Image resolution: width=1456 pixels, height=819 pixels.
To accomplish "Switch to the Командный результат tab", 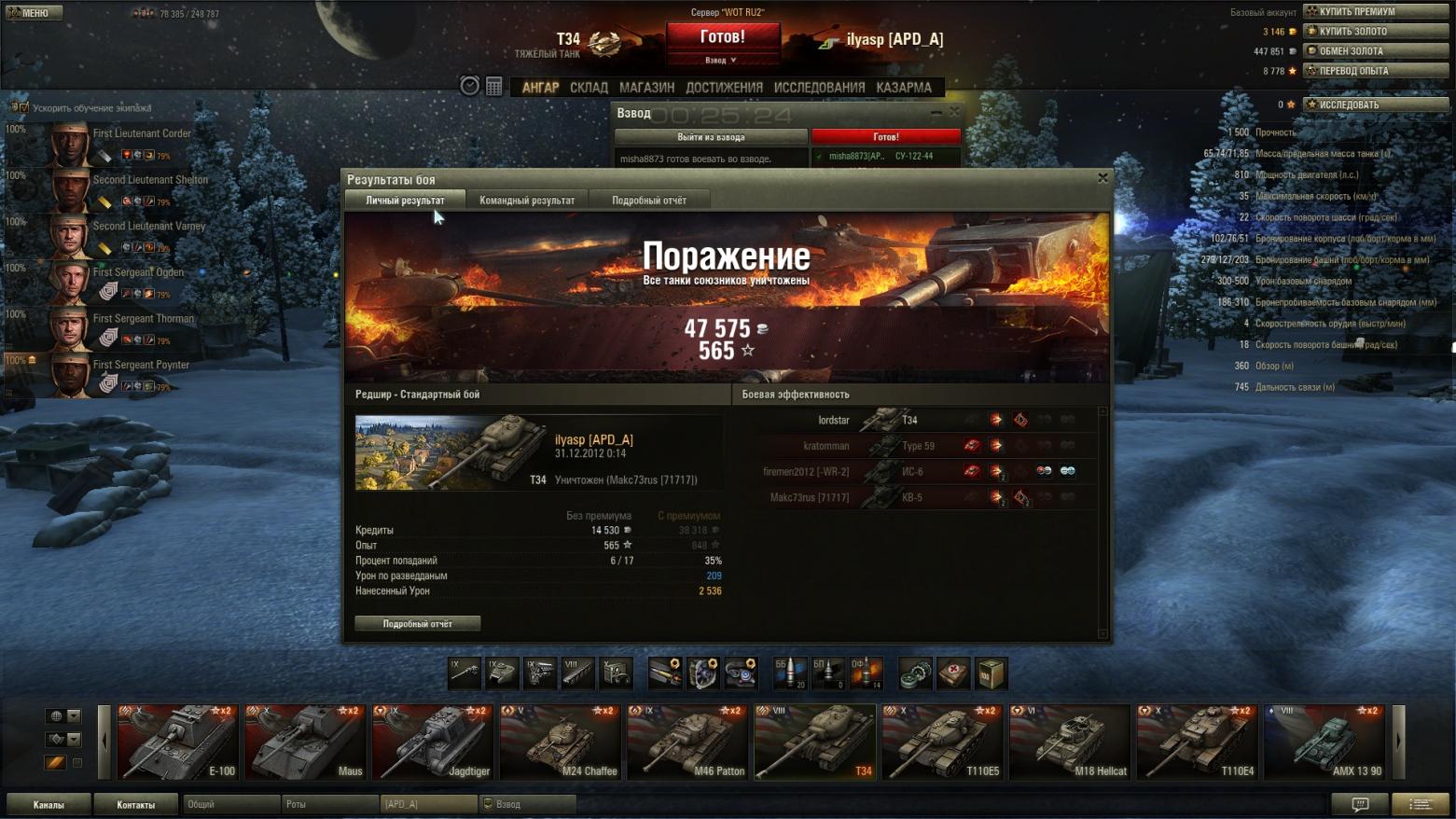I will pos(527,201).
